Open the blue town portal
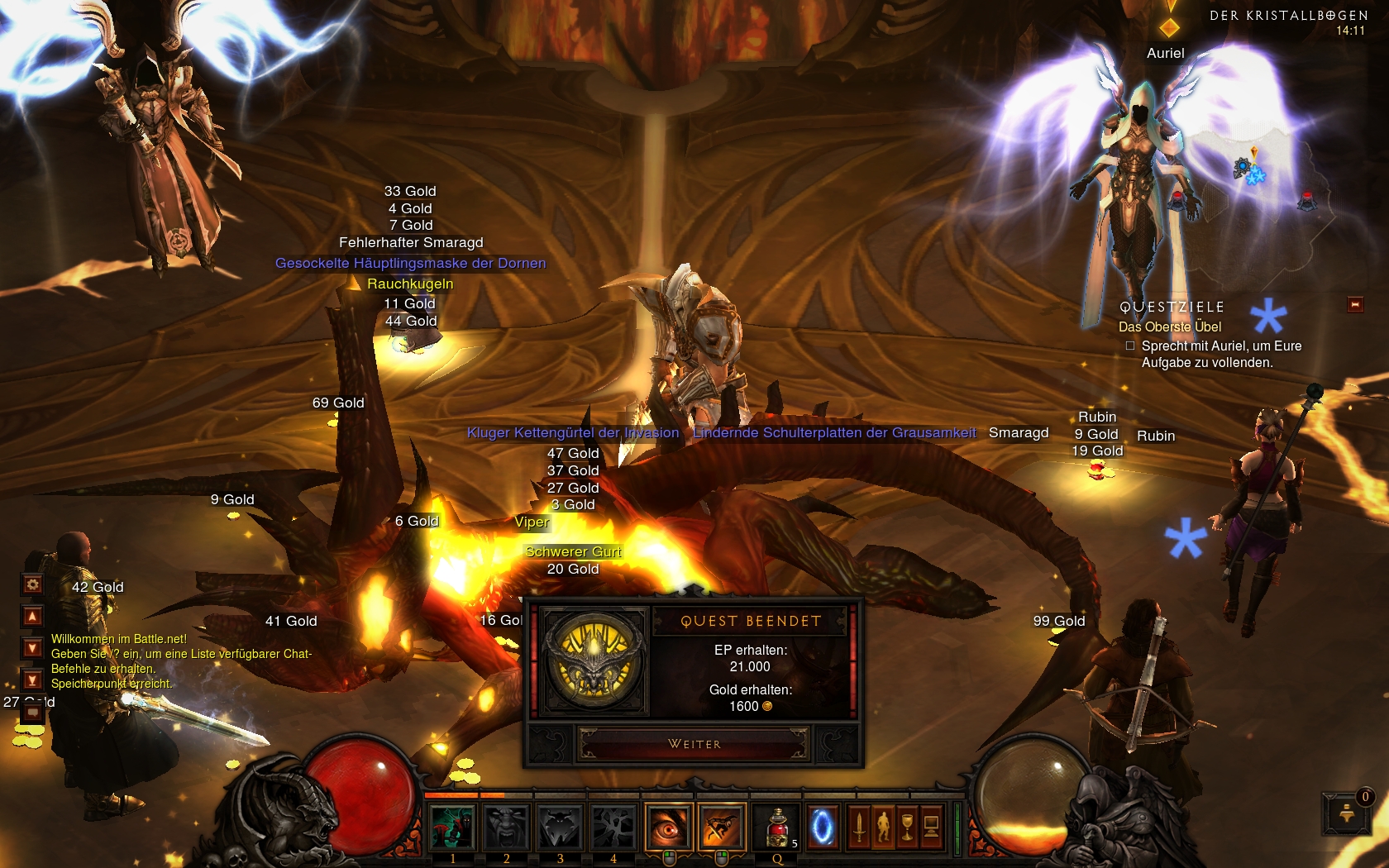 coord(823,827)
